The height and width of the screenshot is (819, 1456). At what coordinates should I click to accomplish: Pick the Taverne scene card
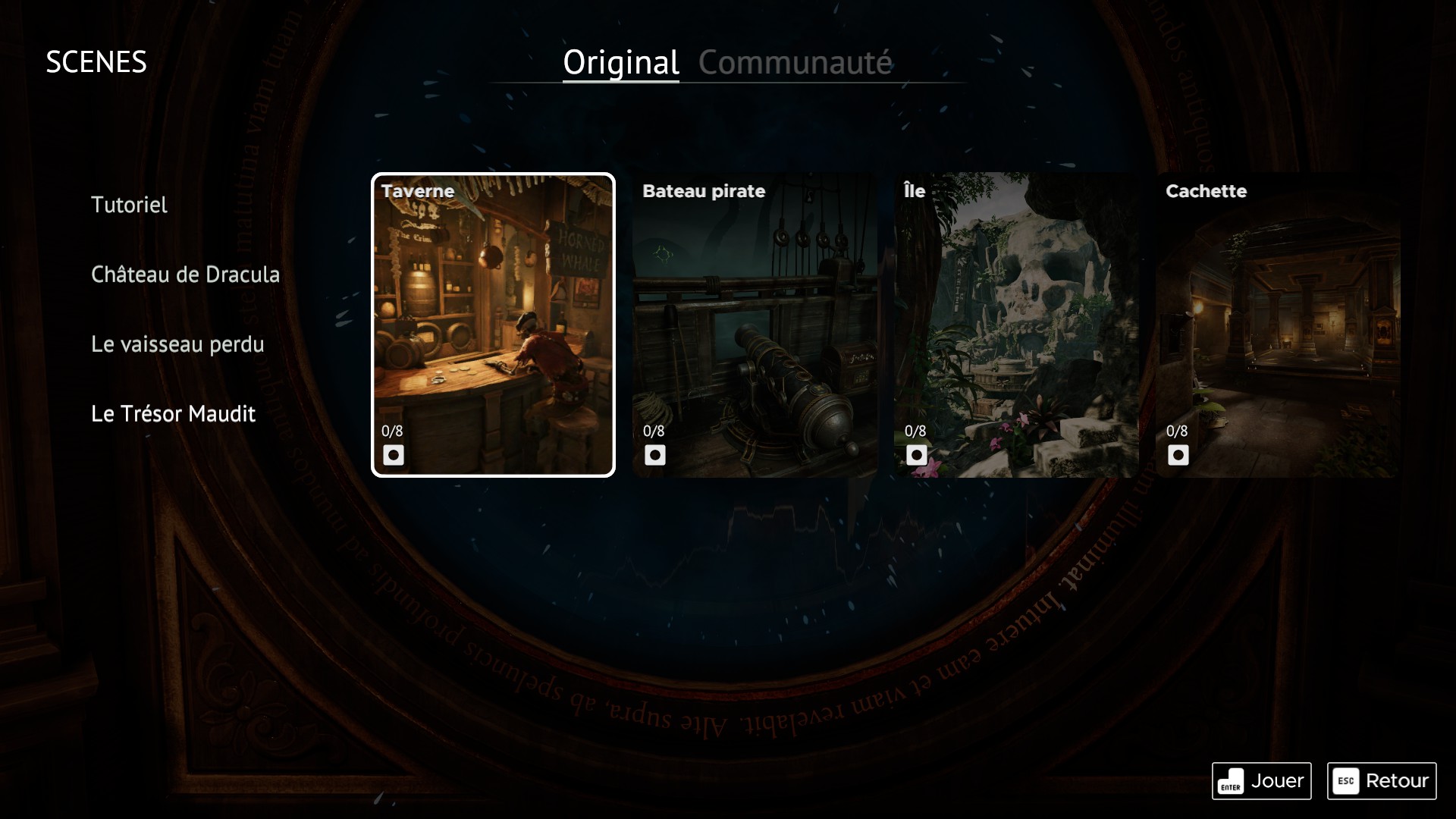tap(493, 325)
